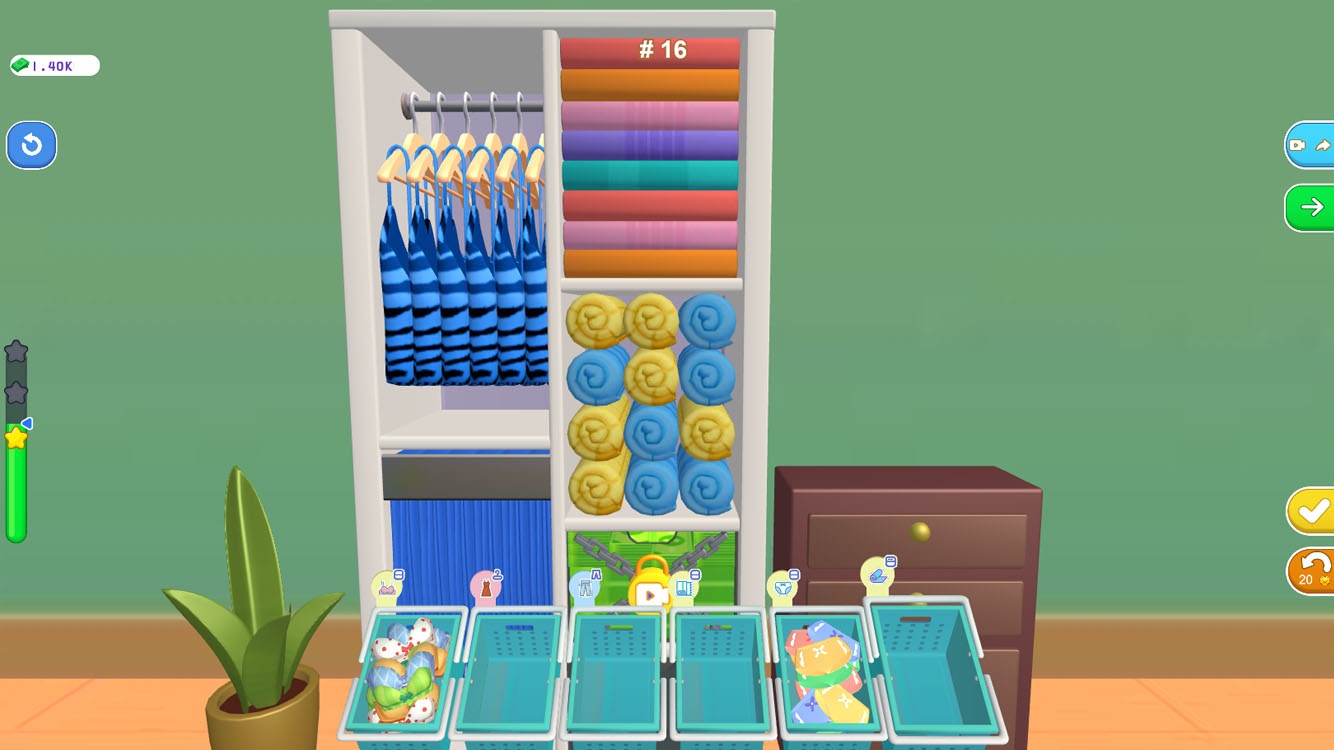This screenshot has width=1334, height=750.
Task: Open the video share icon at top right
Action: (x=1310, y=144)
